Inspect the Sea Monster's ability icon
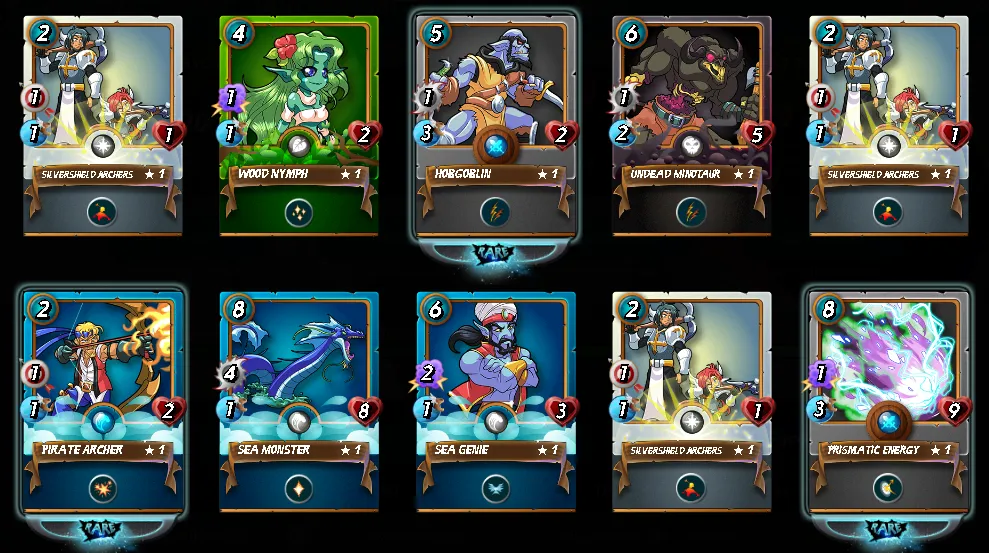 pos(299,488)
